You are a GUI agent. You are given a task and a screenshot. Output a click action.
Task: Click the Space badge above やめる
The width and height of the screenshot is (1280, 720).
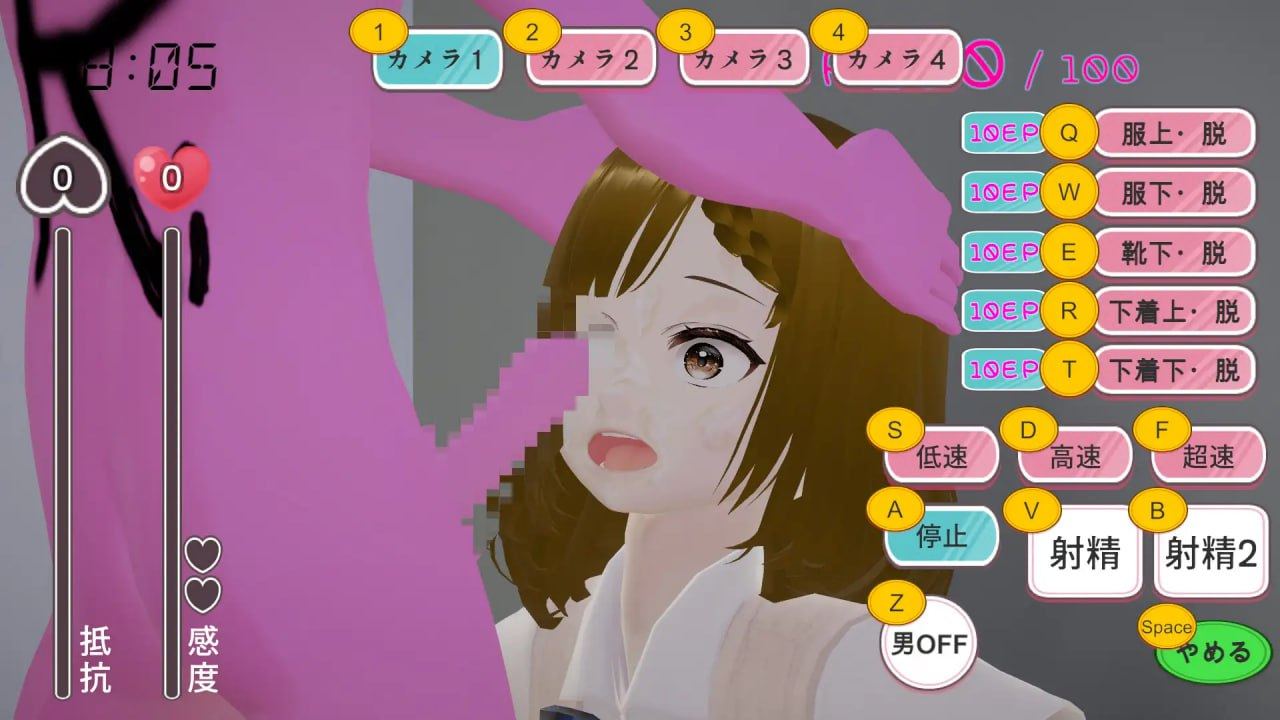coord(1166,628)
